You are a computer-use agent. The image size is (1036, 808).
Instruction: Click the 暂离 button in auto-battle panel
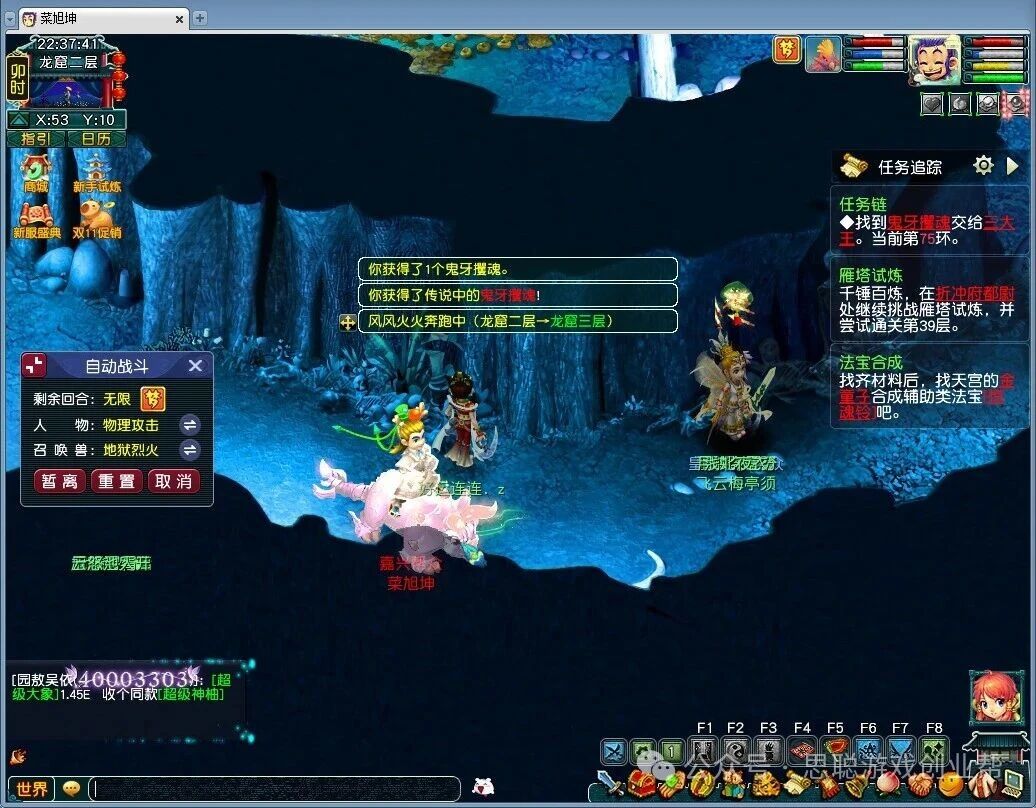click(x=60, y=481)
